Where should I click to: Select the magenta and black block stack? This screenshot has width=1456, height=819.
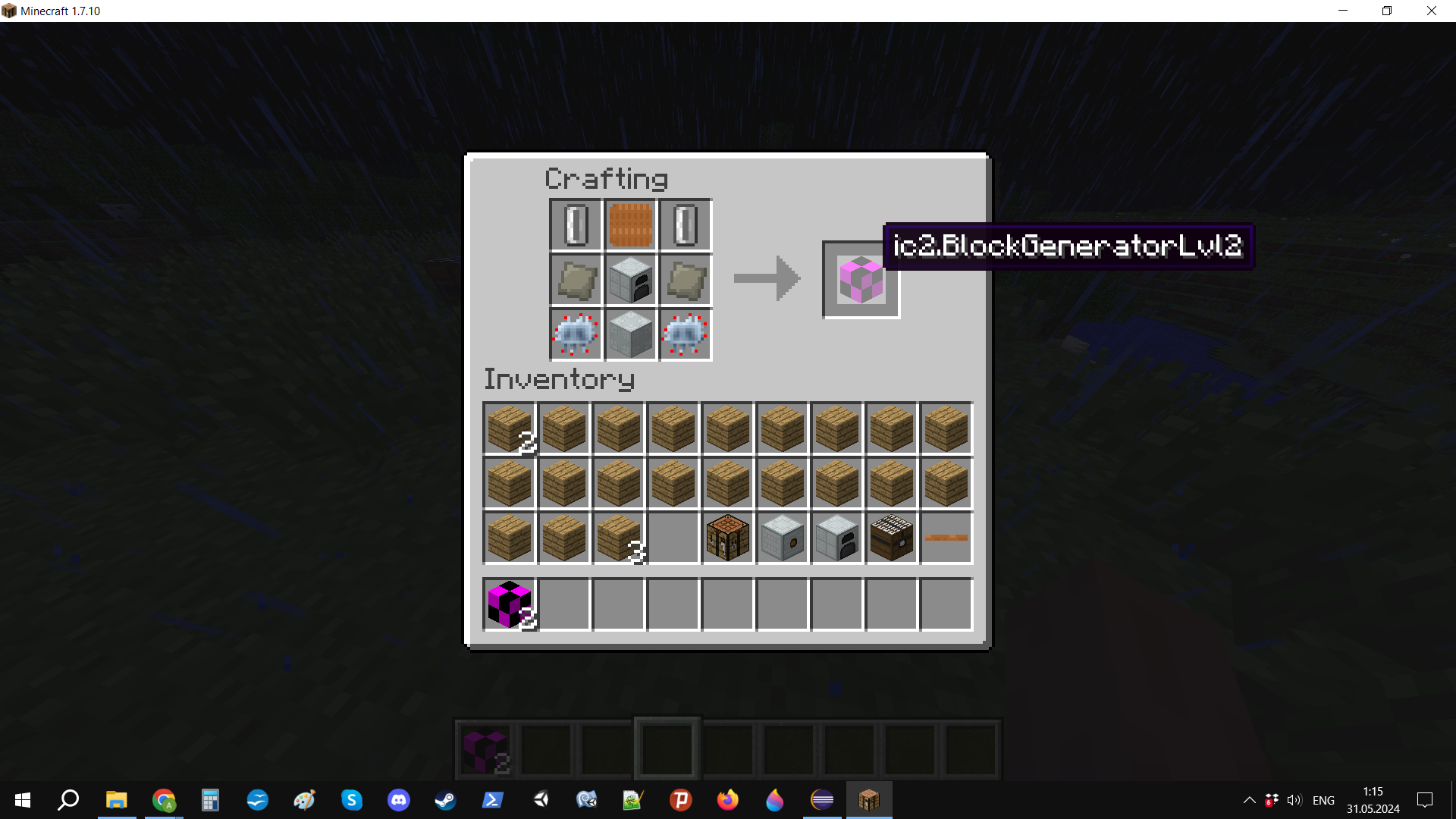[510, 604]
